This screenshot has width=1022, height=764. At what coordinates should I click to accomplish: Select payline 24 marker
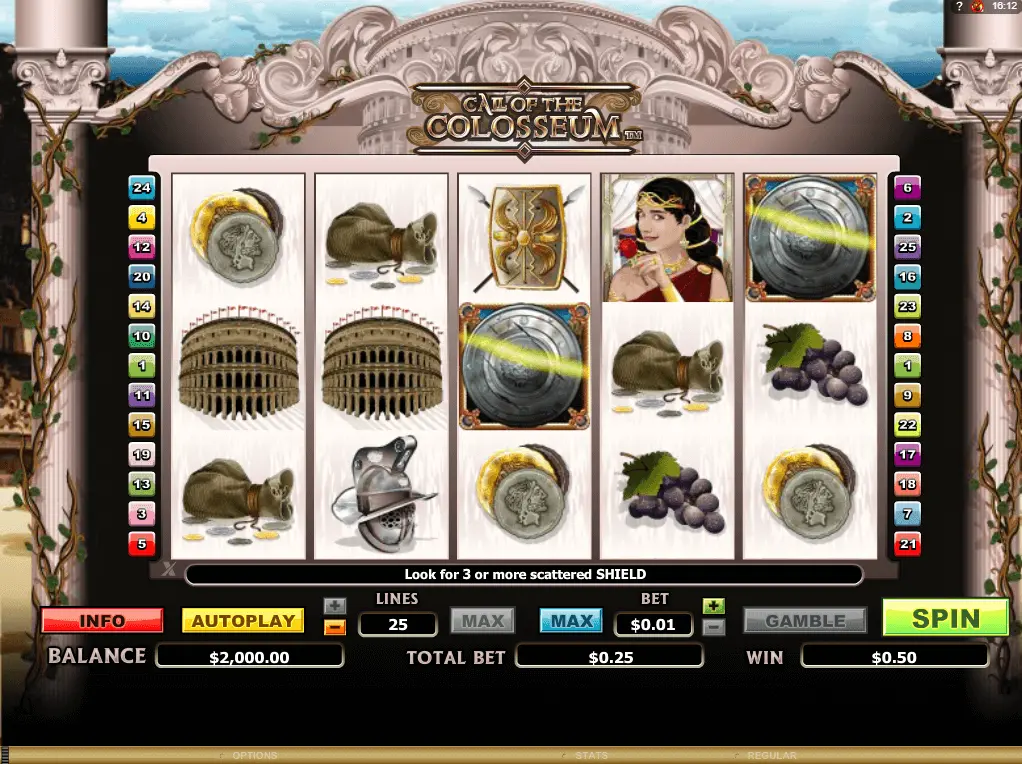141,187
